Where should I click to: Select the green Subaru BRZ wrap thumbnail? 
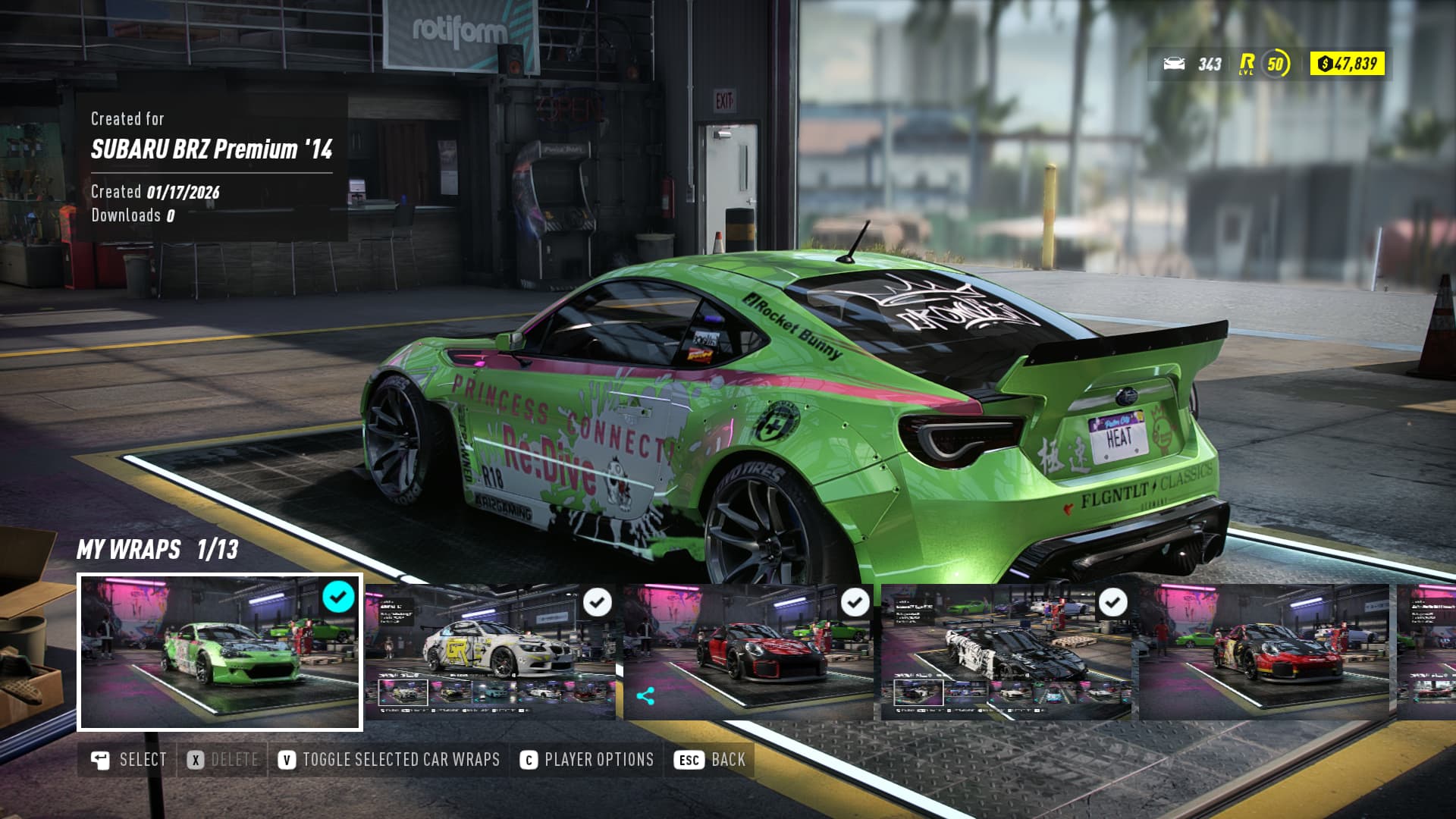coord(219,652)
